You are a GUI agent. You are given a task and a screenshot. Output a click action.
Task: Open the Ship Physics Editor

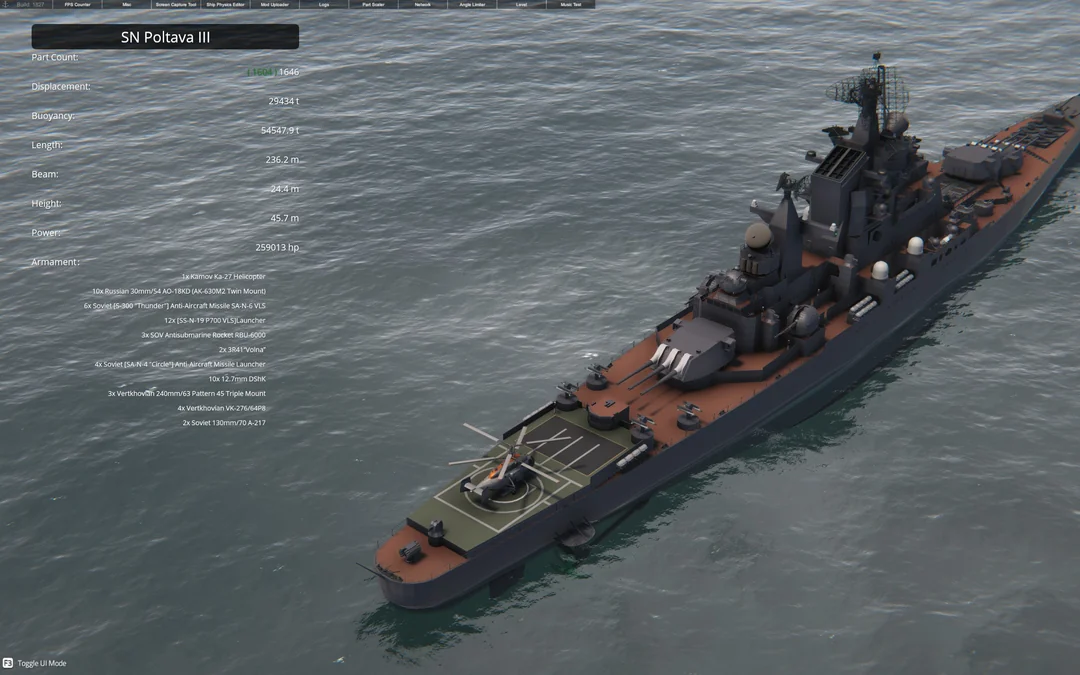click(x=225, y=4)
